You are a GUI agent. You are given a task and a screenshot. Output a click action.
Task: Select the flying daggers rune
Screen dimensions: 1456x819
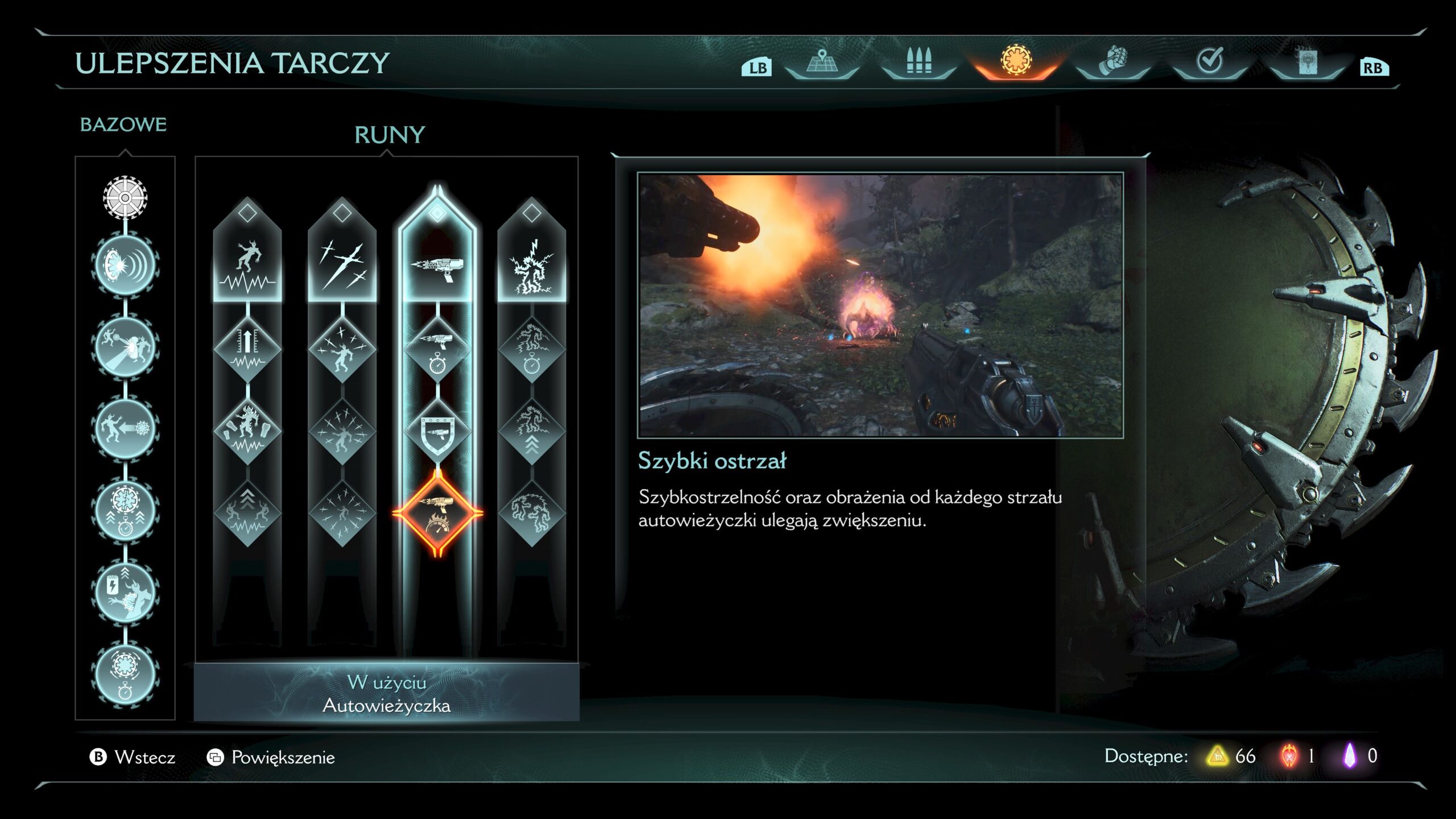coord(342,266)
